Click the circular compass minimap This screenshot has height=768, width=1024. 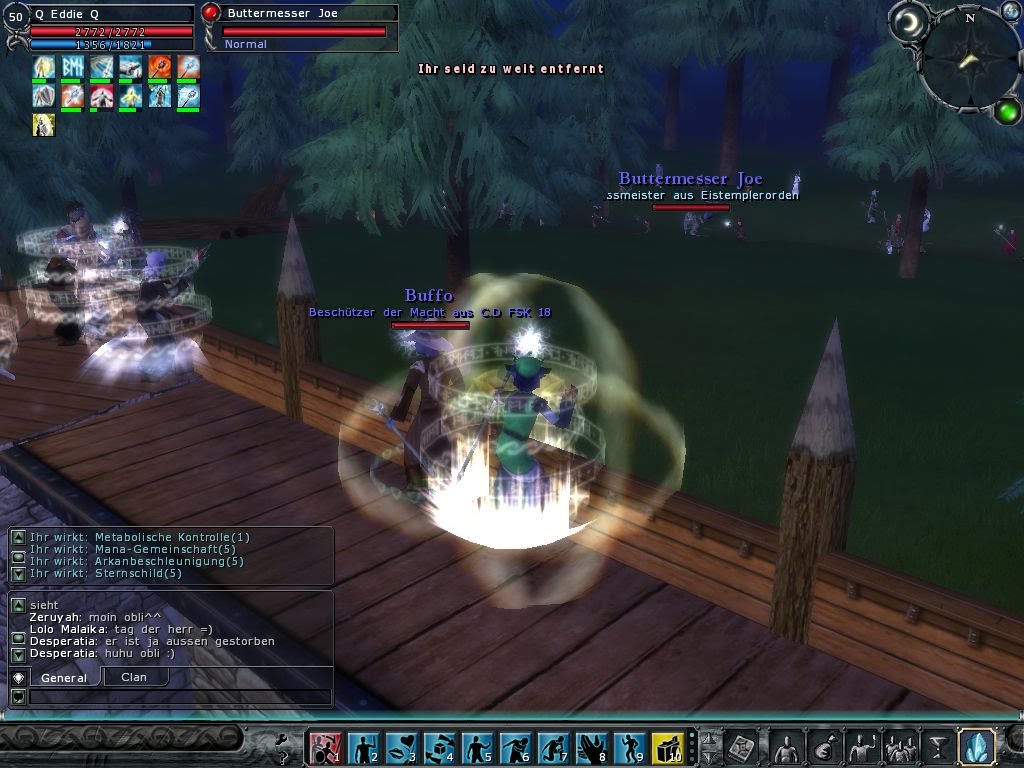pyautogui.click(x=969, y=59)
